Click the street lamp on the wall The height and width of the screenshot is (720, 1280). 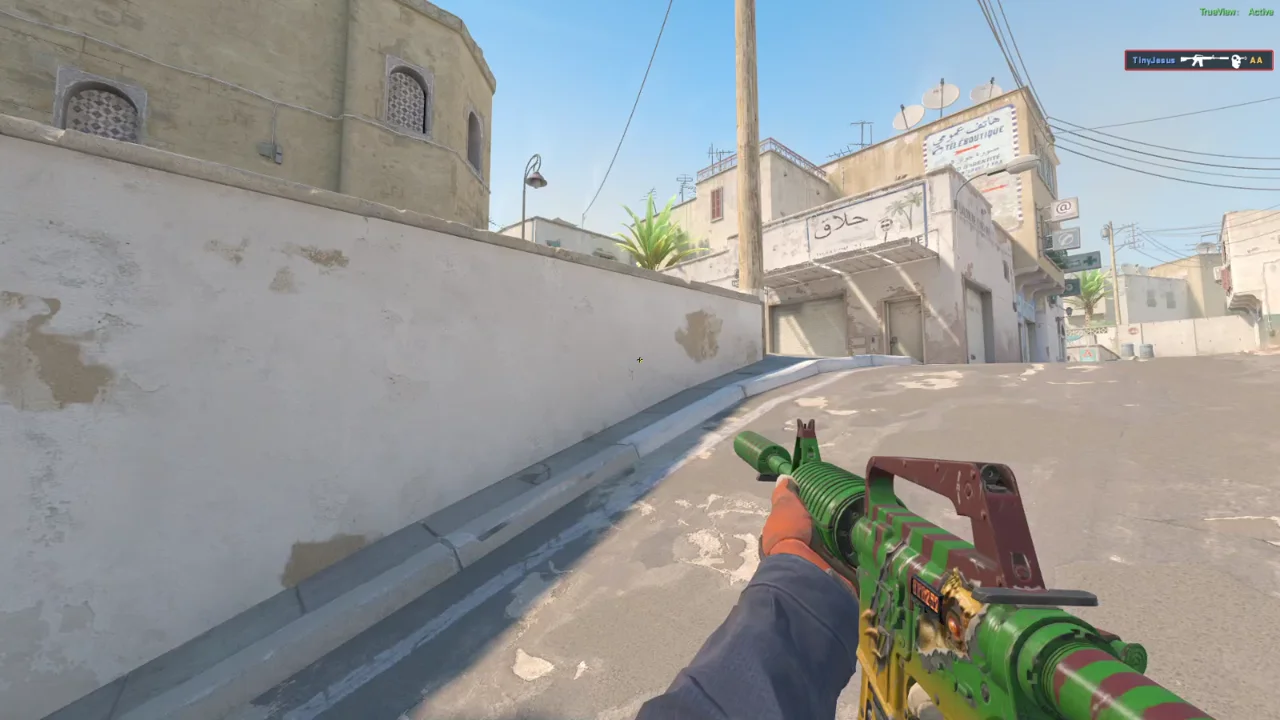click(x=535, y=180)
